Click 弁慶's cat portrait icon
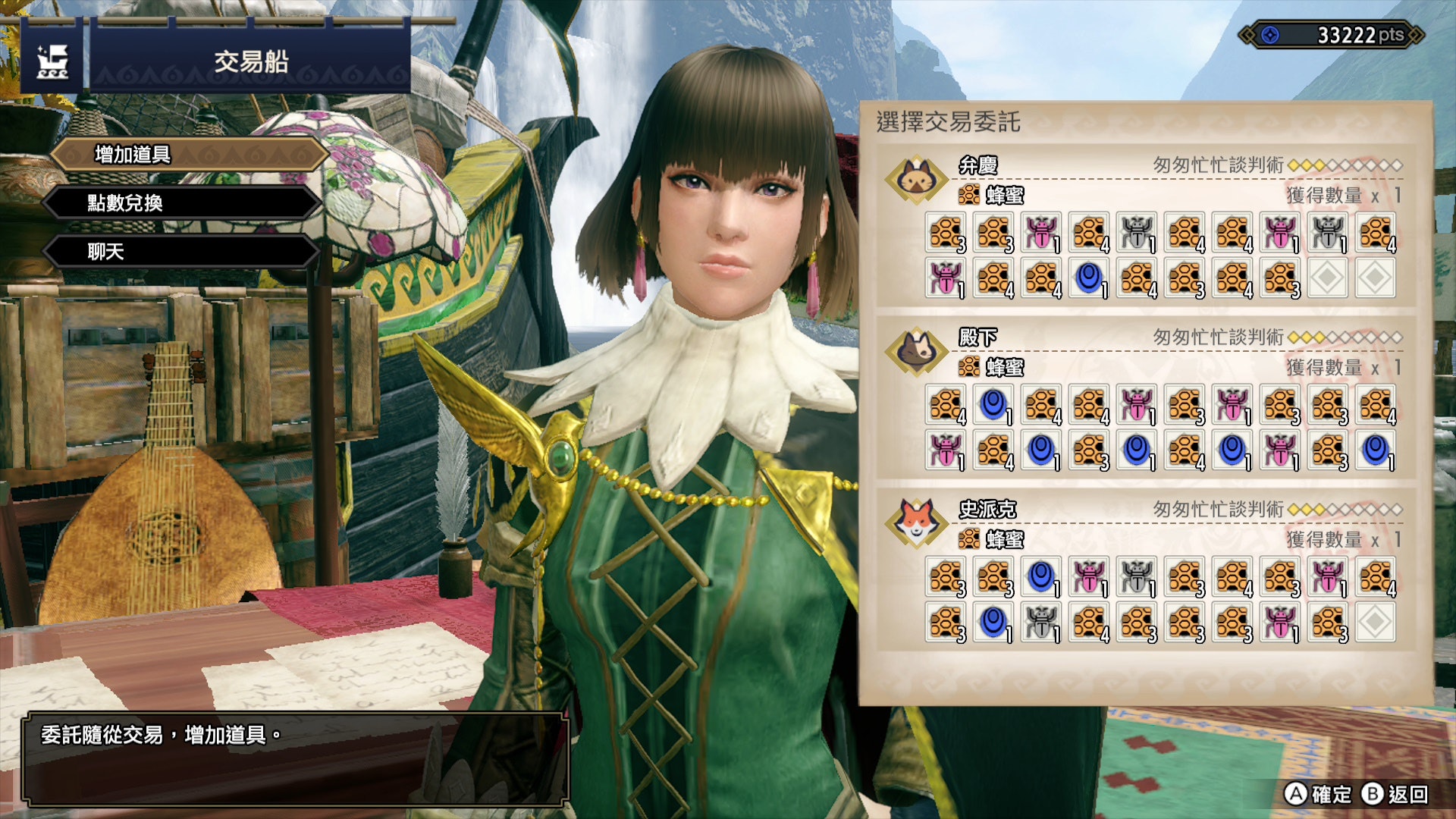This screenshot has height=819, width=1456. [916, 180]
